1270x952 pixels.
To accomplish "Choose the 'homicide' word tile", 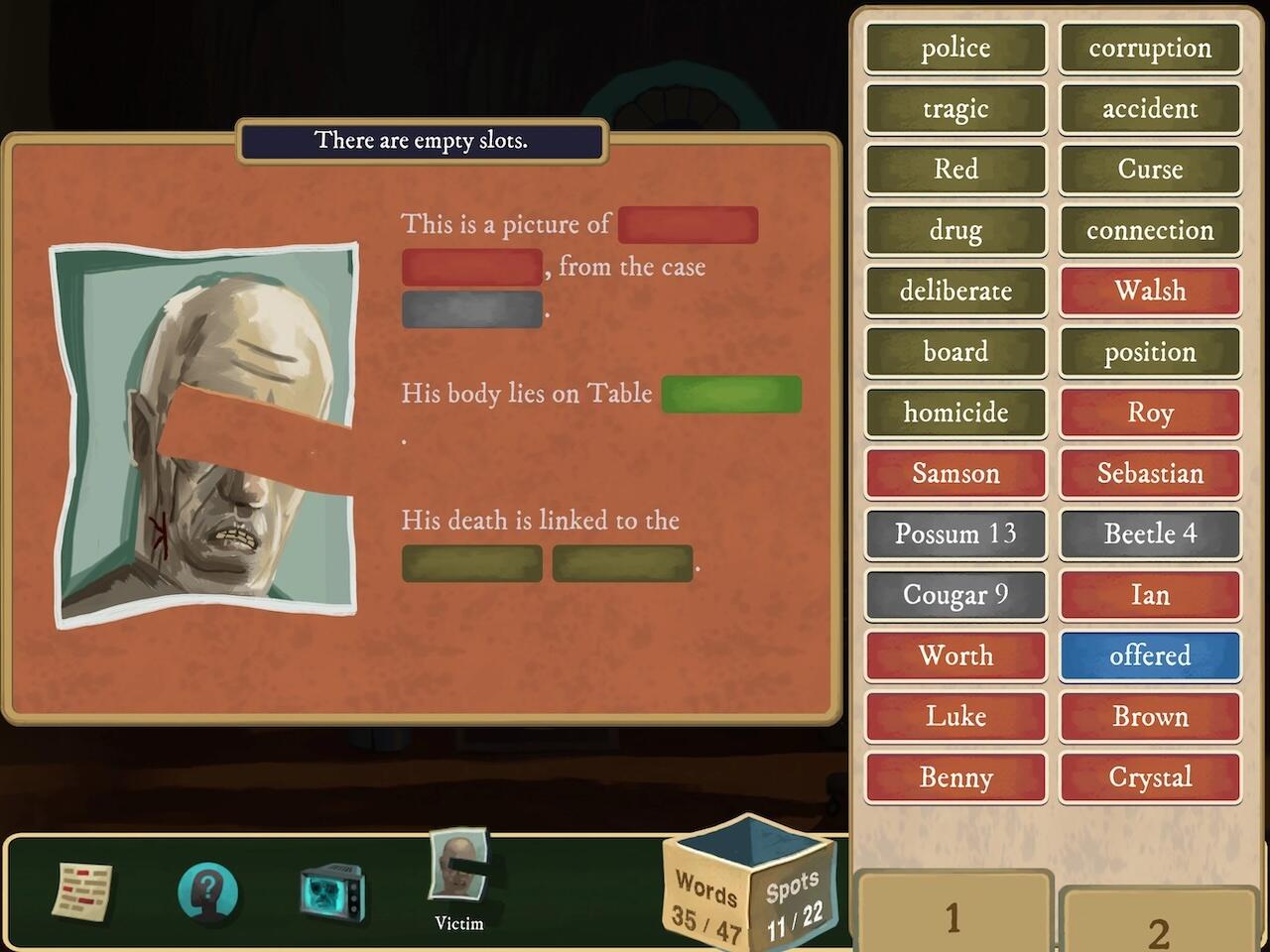I will click(x=955, y=413).
